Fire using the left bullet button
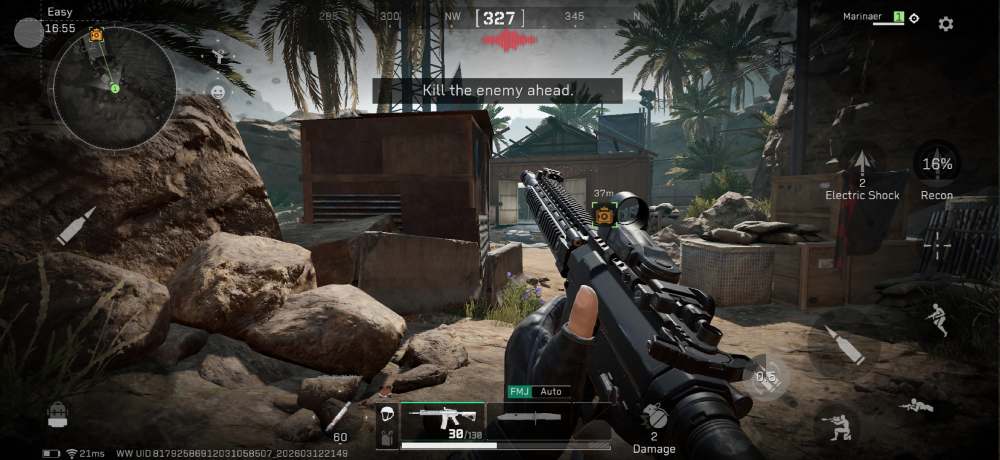 (x=75, y=227)
